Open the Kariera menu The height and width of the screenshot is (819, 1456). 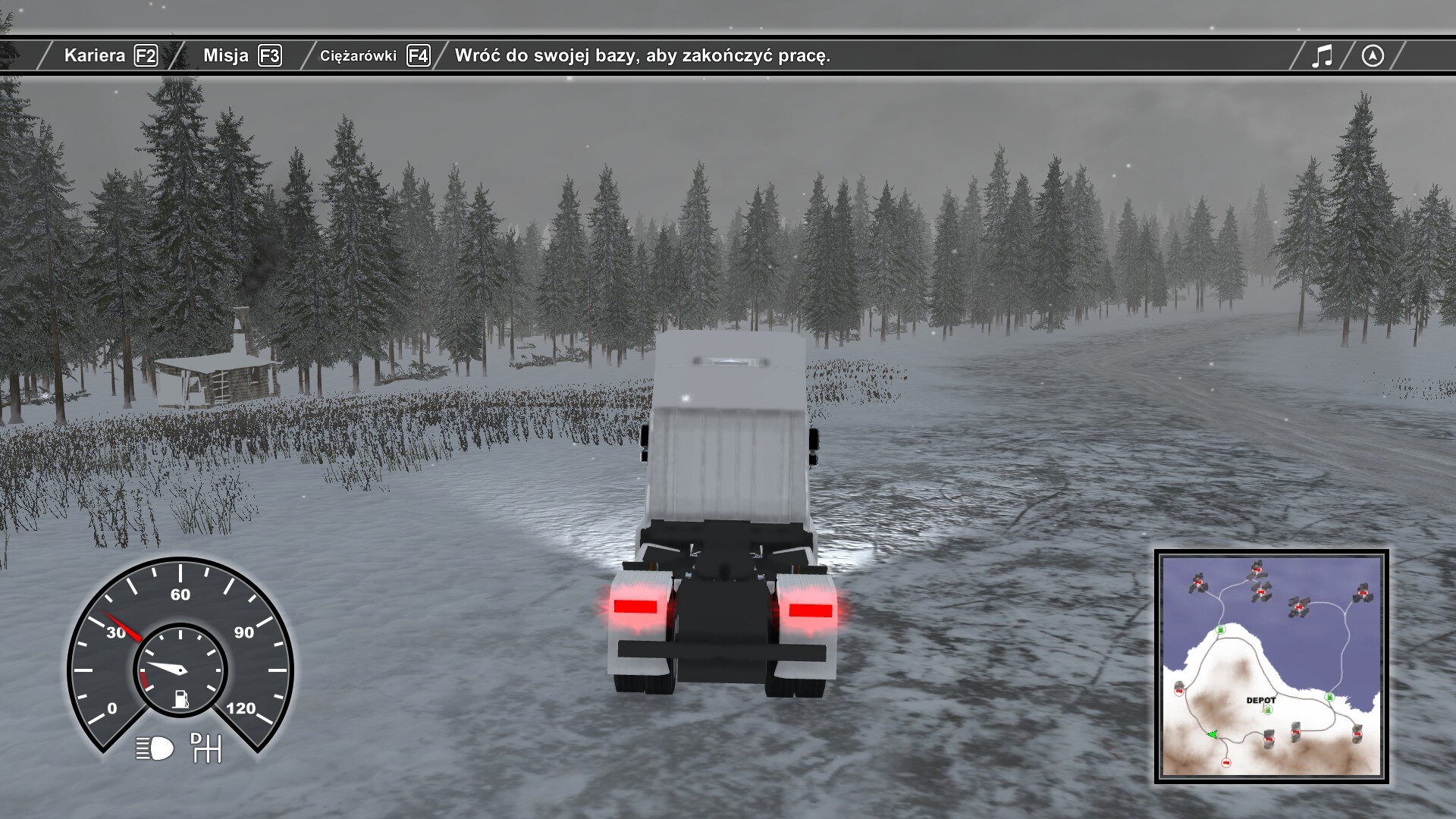tap(110, 55)
